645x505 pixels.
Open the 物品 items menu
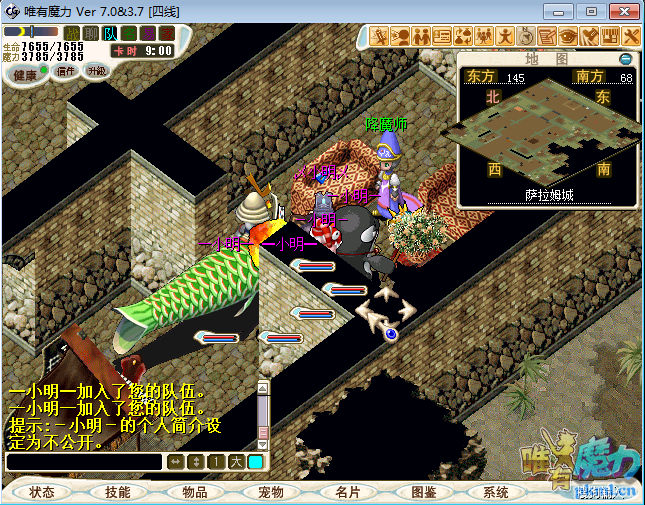coord(194,492)
